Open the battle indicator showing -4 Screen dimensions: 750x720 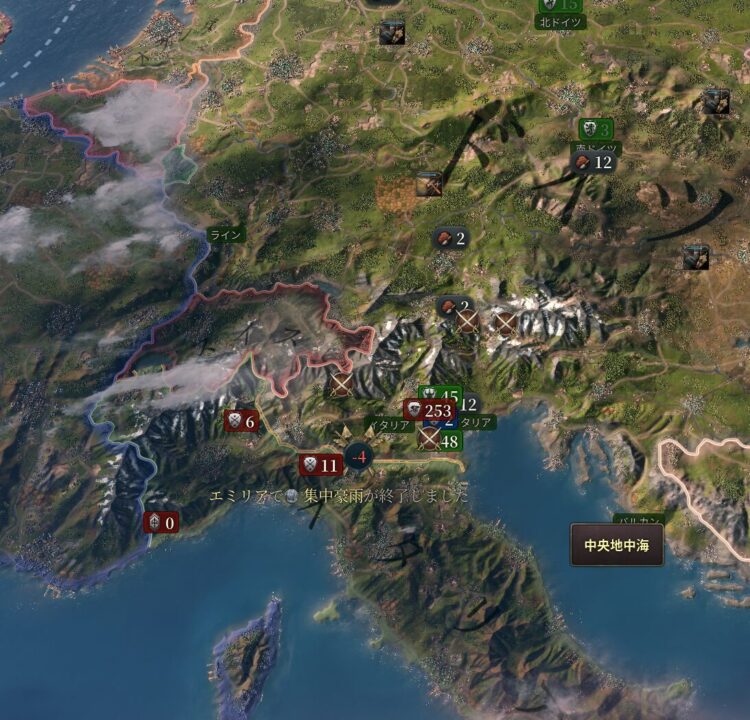pos(358,459)
